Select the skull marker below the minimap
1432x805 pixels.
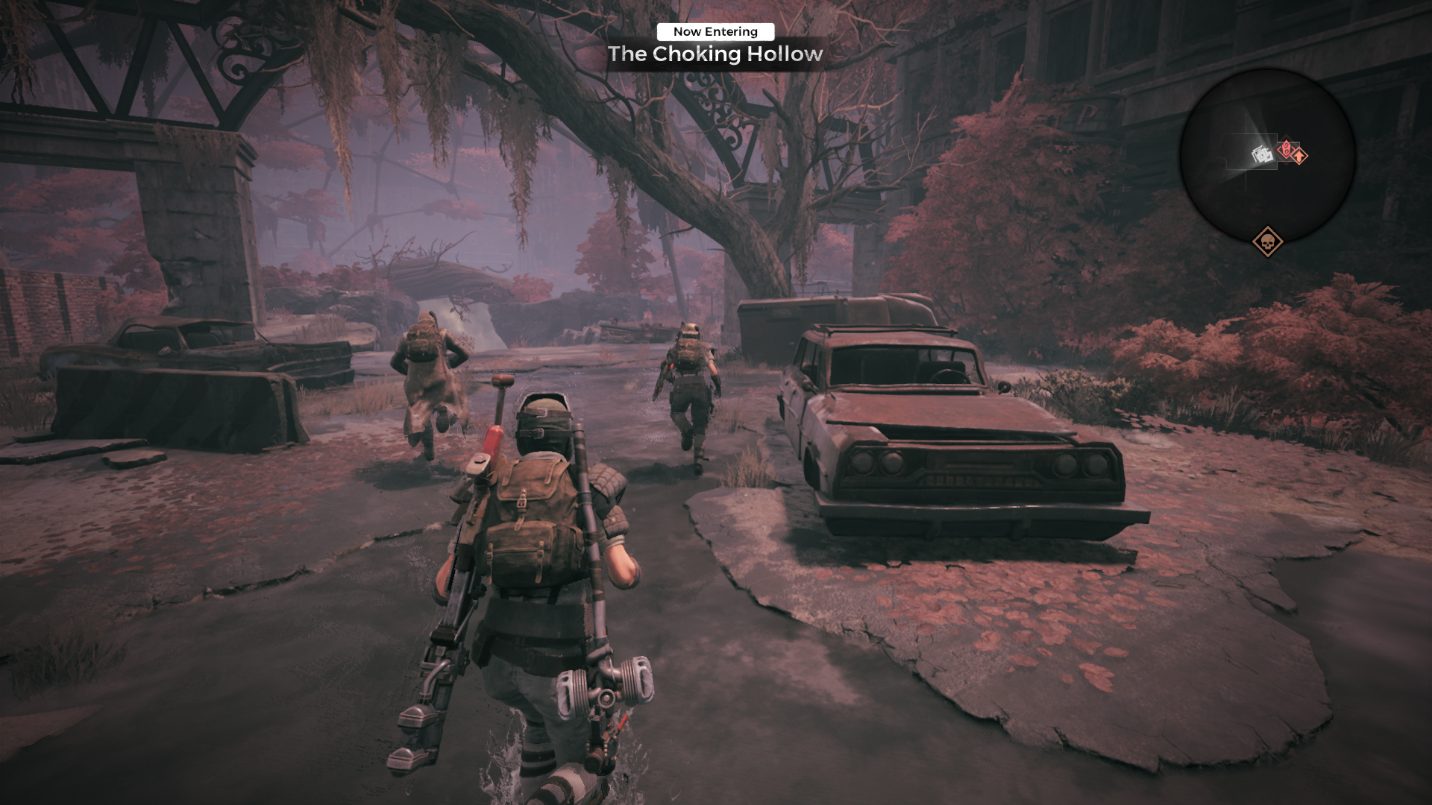coord(1267,241)
